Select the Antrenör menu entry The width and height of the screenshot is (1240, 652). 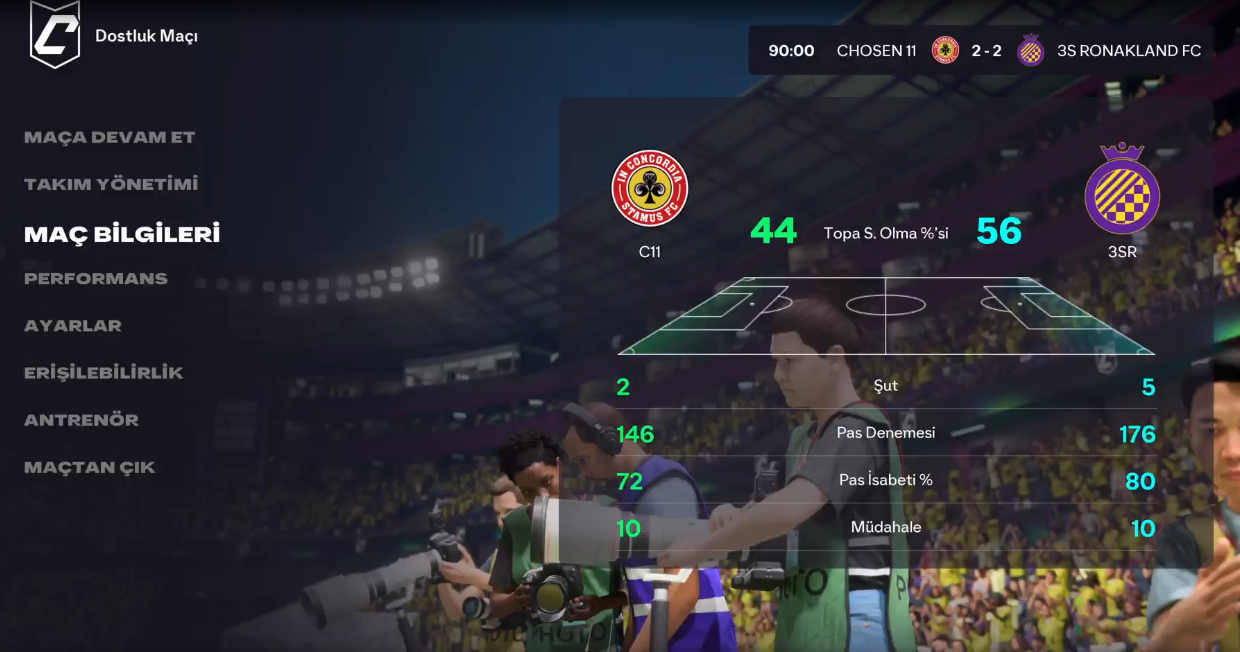pyautogui.click(x=81, y=420)
